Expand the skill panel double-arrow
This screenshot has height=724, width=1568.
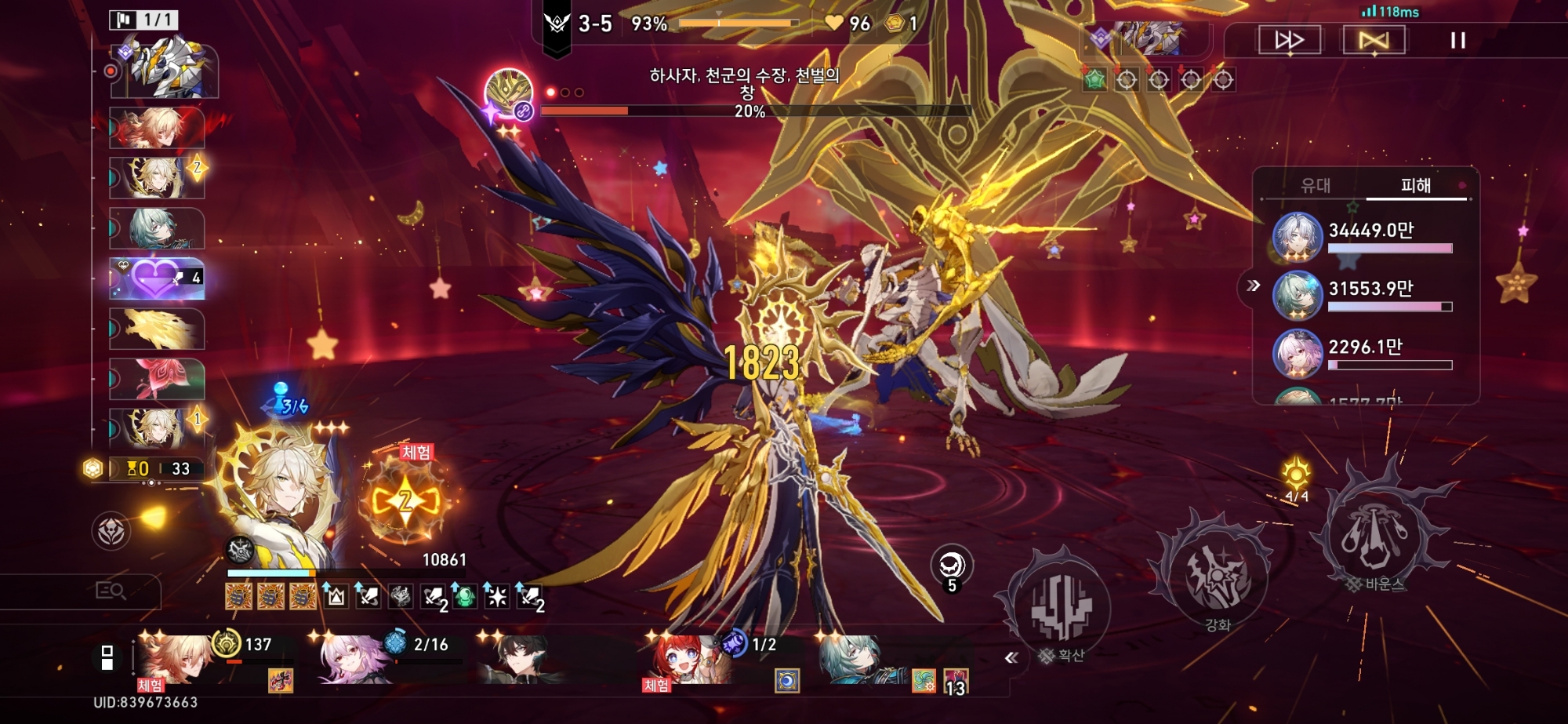coord(1011,657)
